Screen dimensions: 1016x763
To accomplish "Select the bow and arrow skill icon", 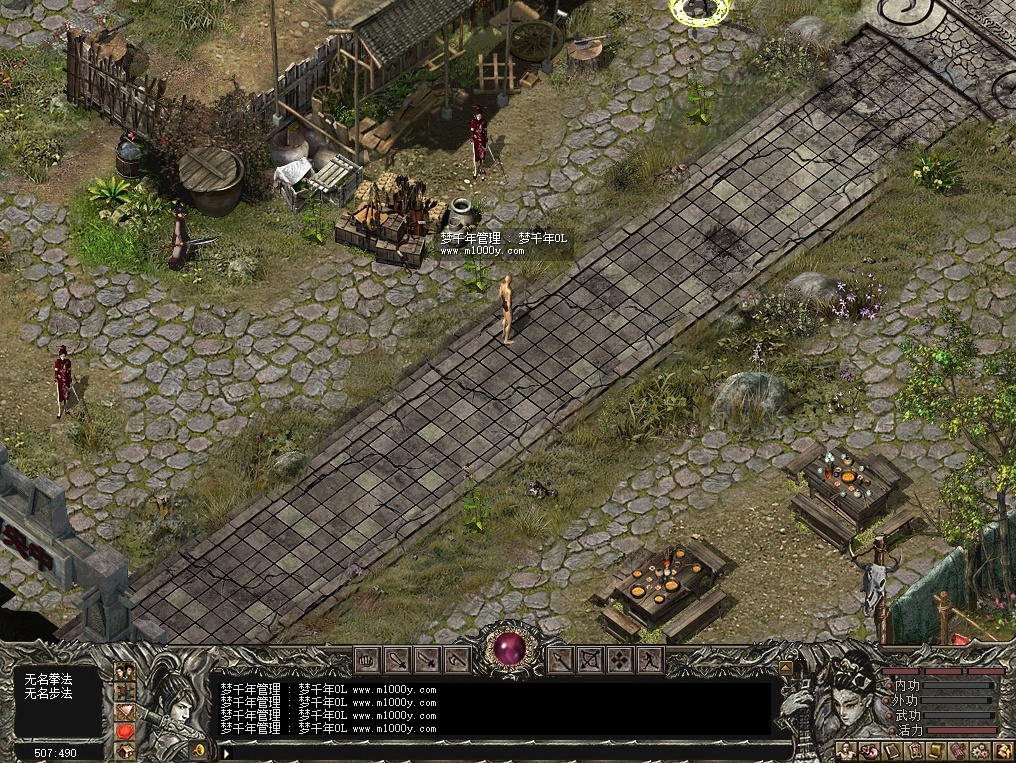I will (591, 660).
